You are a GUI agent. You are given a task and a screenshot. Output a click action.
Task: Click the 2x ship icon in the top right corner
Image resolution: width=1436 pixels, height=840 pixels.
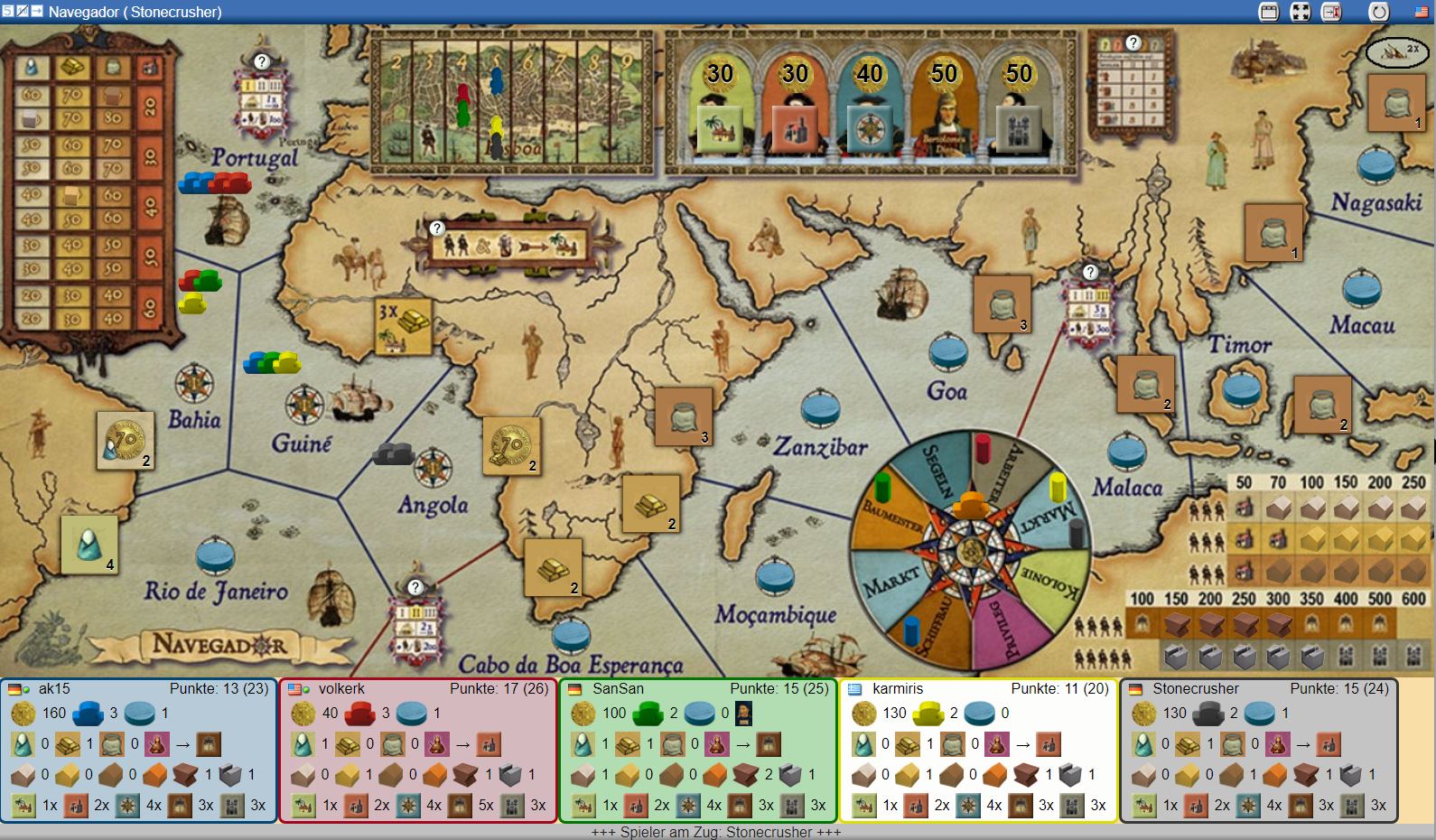pyautogui.click(x=1395, y=54)
